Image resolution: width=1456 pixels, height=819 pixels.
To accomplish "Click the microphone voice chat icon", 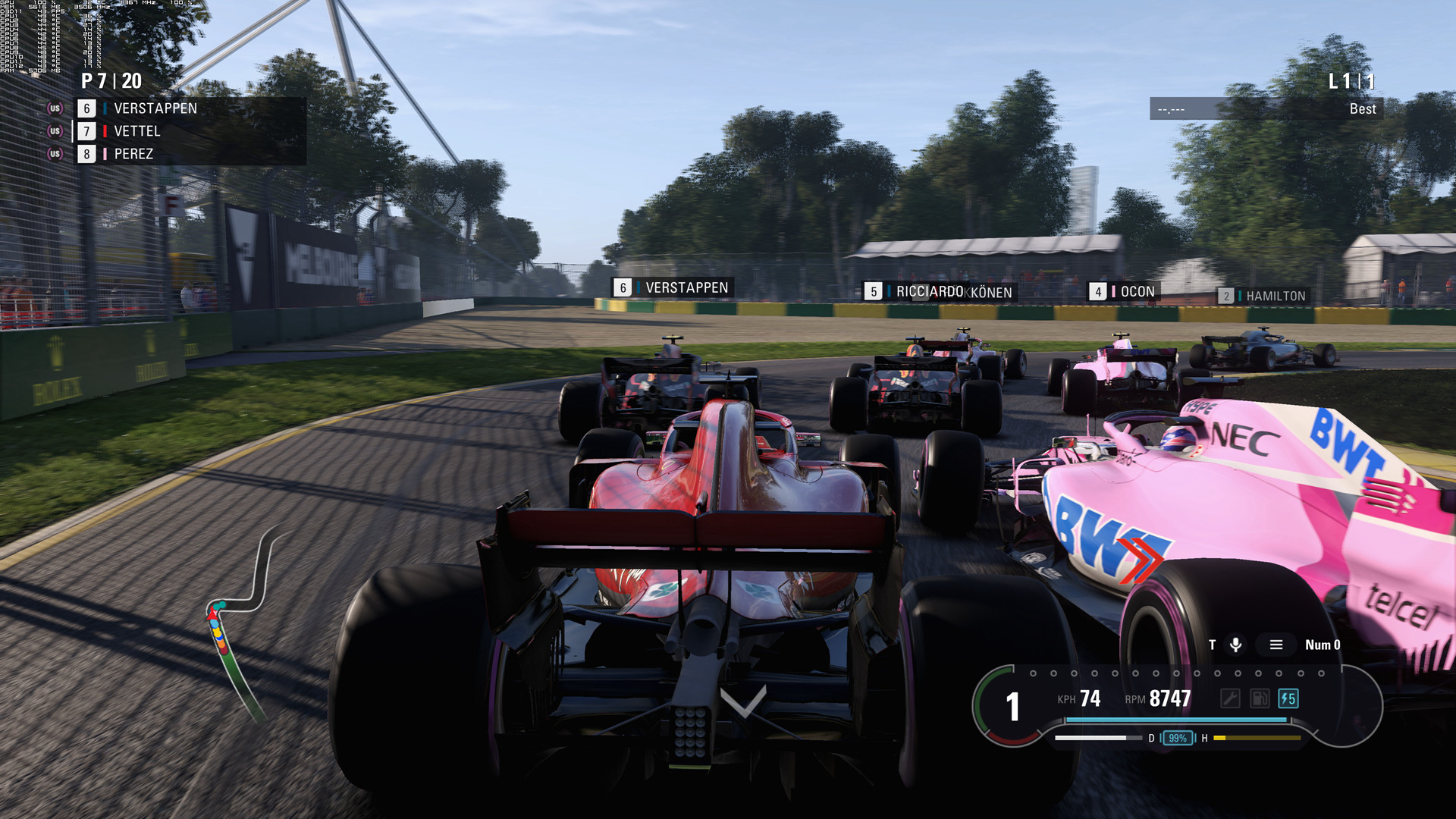I will pyautogui.click(x=1236, y=645).
